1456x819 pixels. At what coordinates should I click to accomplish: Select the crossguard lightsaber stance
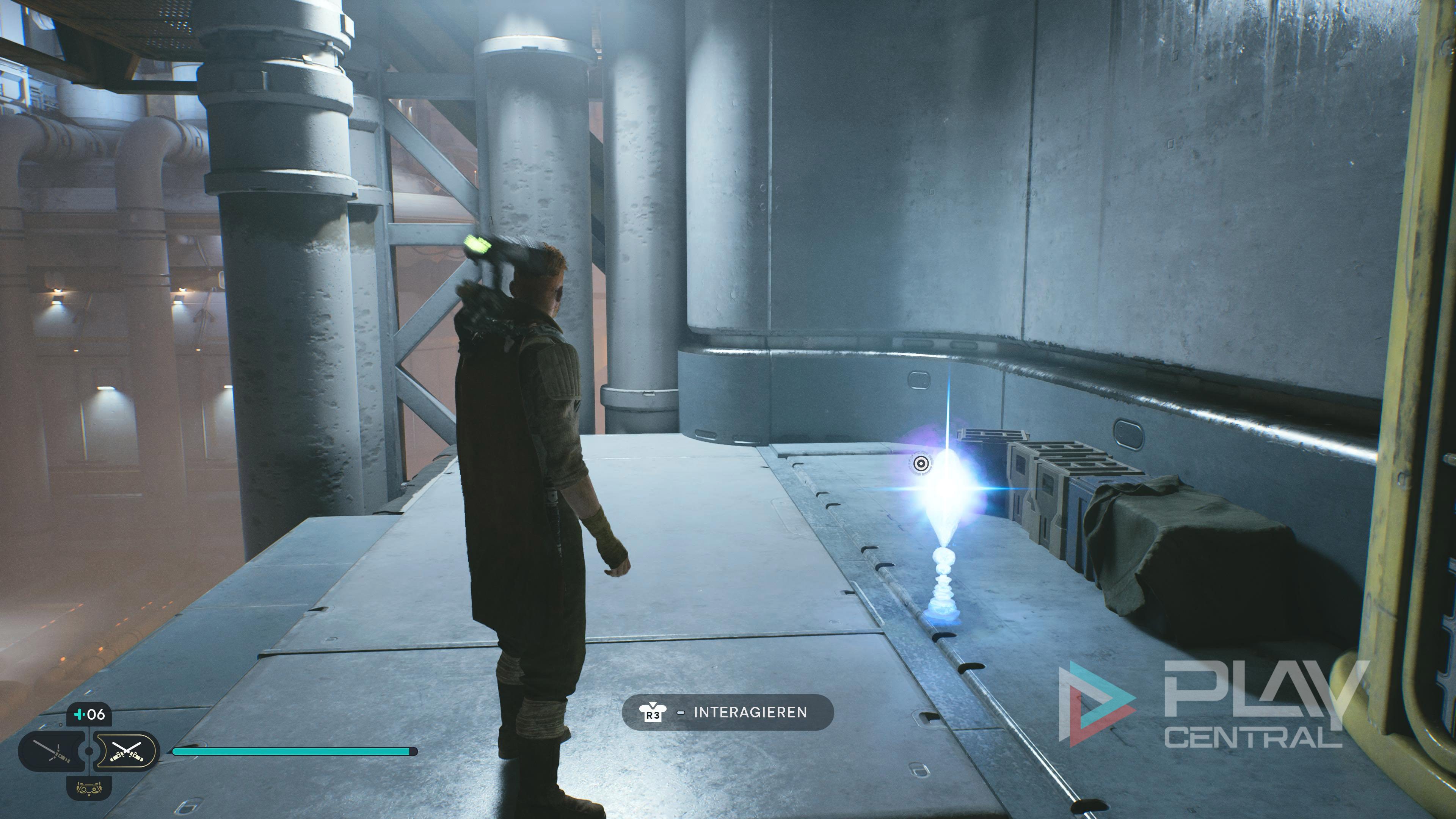tap(52, 751)
